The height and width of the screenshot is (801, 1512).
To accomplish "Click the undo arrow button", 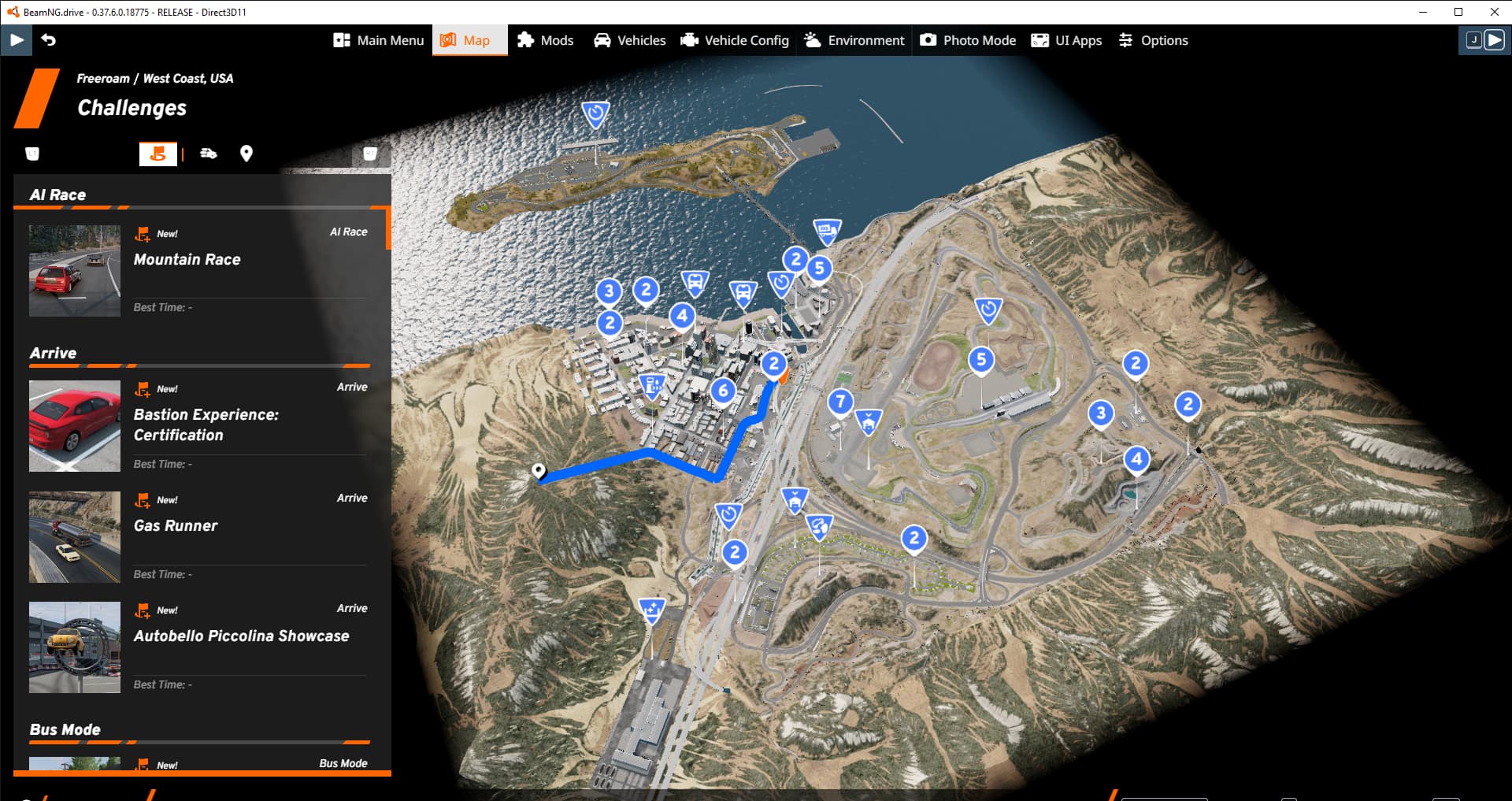I will [x=49, y=40].
